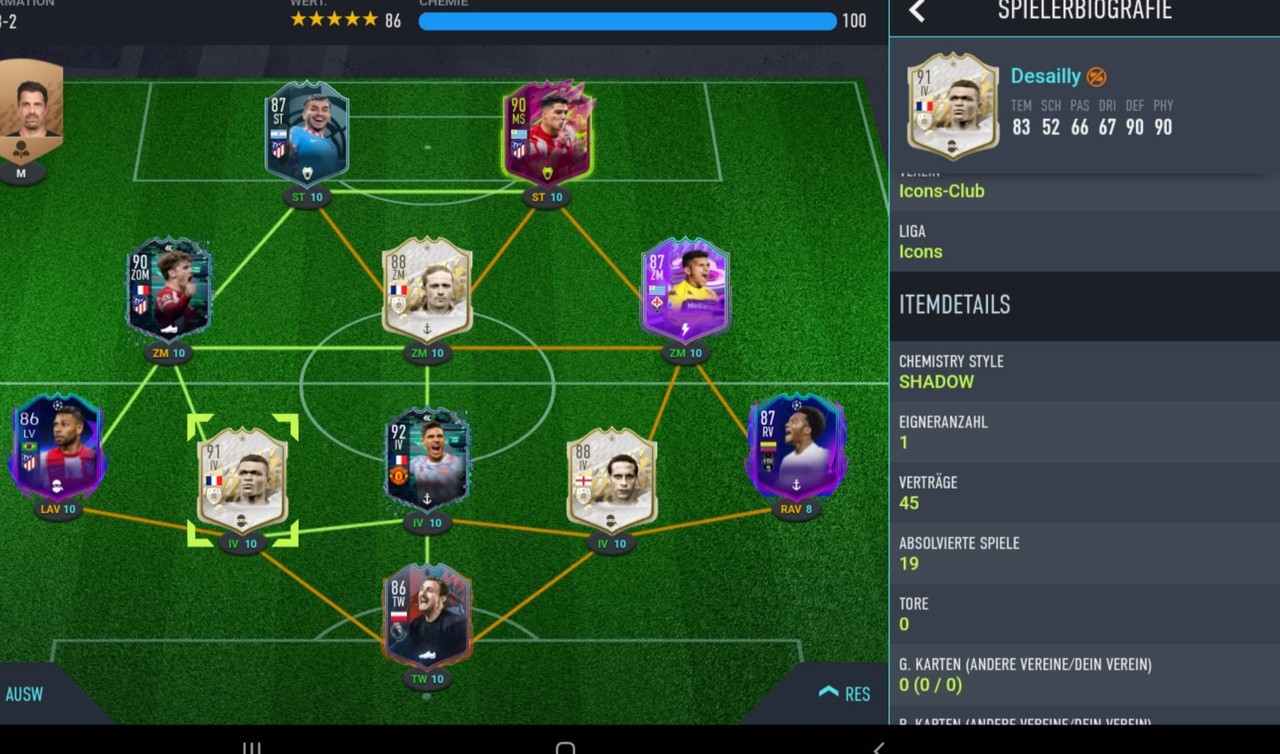Pick the 88 ZM icon card

(427, 289)
